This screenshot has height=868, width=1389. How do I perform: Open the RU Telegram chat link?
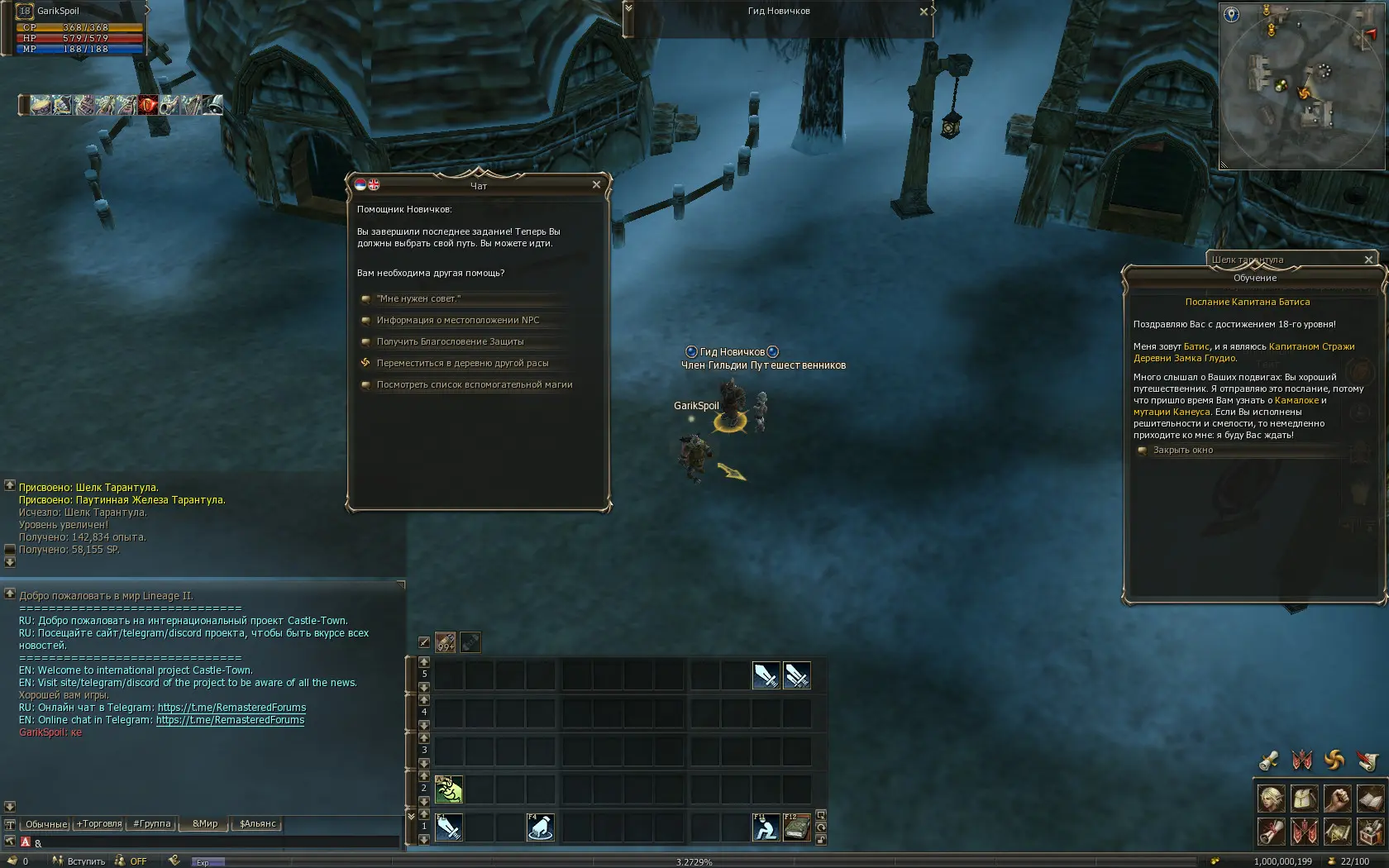pyautogui.click(x=231, y=708)
